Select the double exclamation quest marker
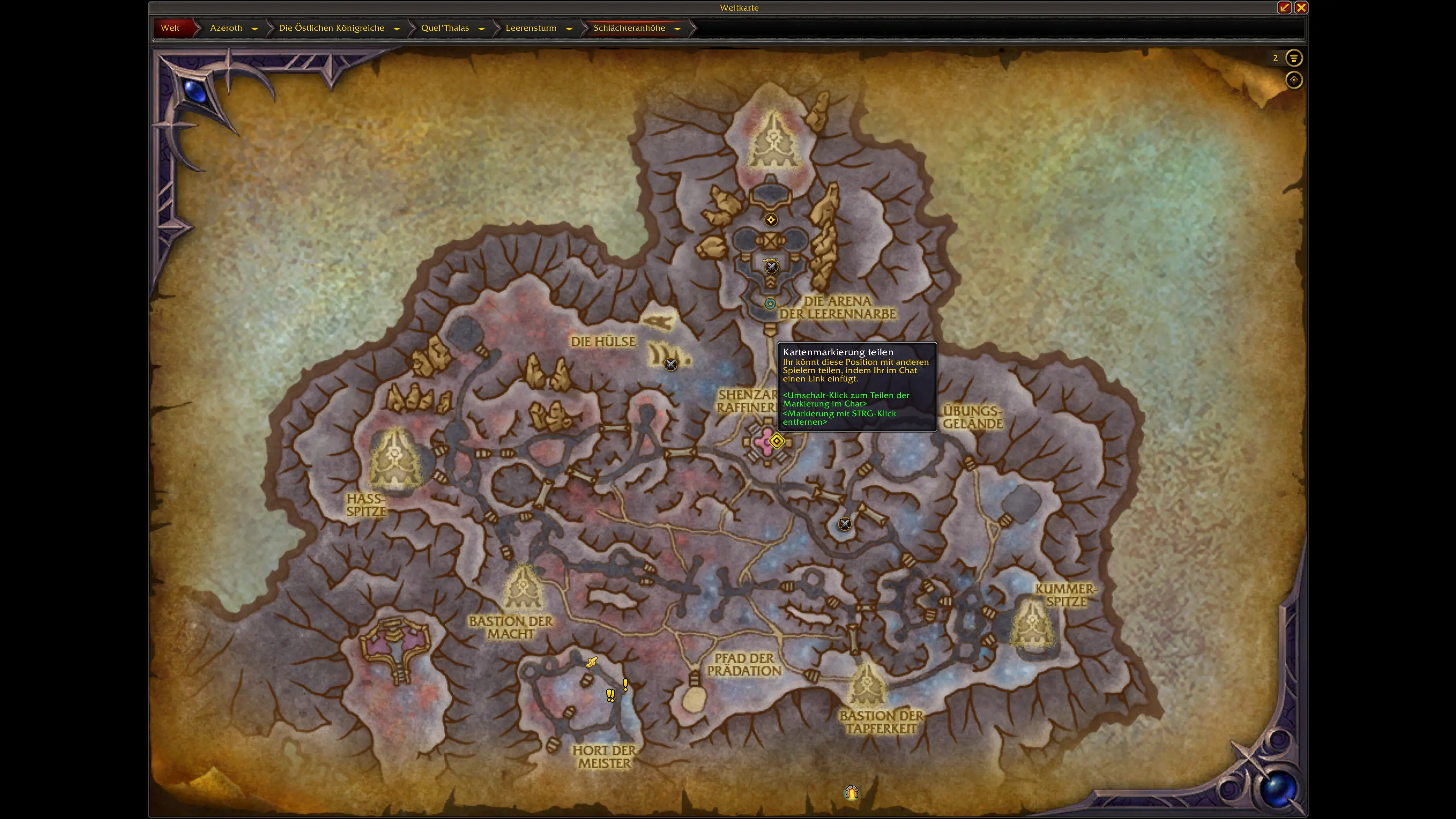Image resolution: width=1456 pixels, height=819 pixels. click(x=610, y=695)
